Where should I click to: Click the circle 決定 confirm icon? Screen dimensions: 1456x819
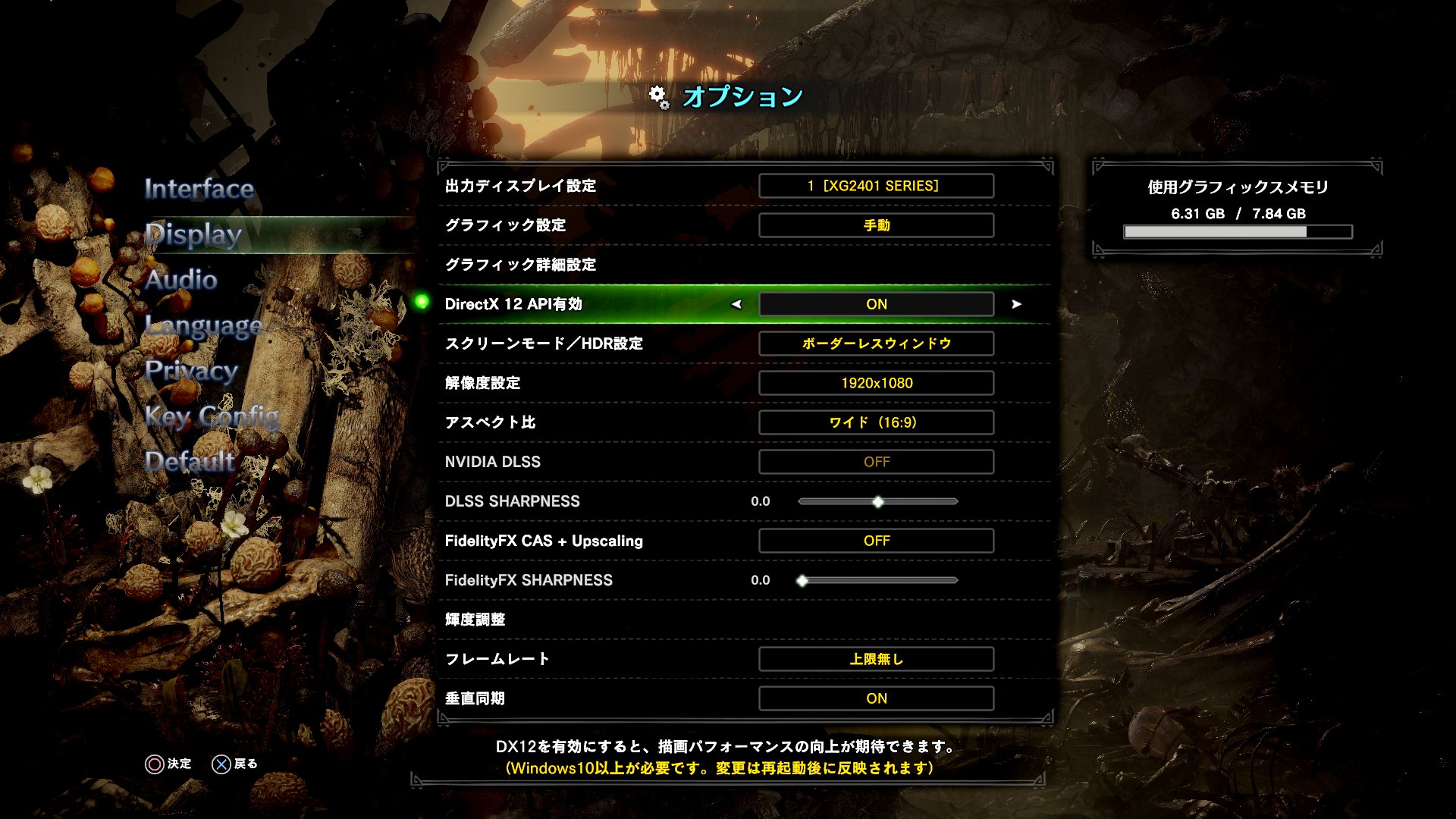[154, 764]
